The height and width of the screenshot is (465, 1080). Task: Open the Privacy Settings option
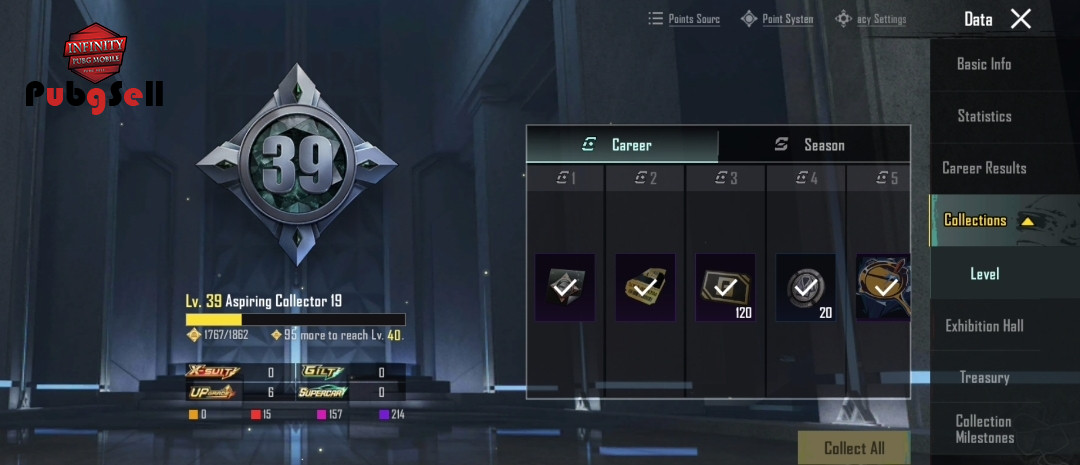pos(871,19)
